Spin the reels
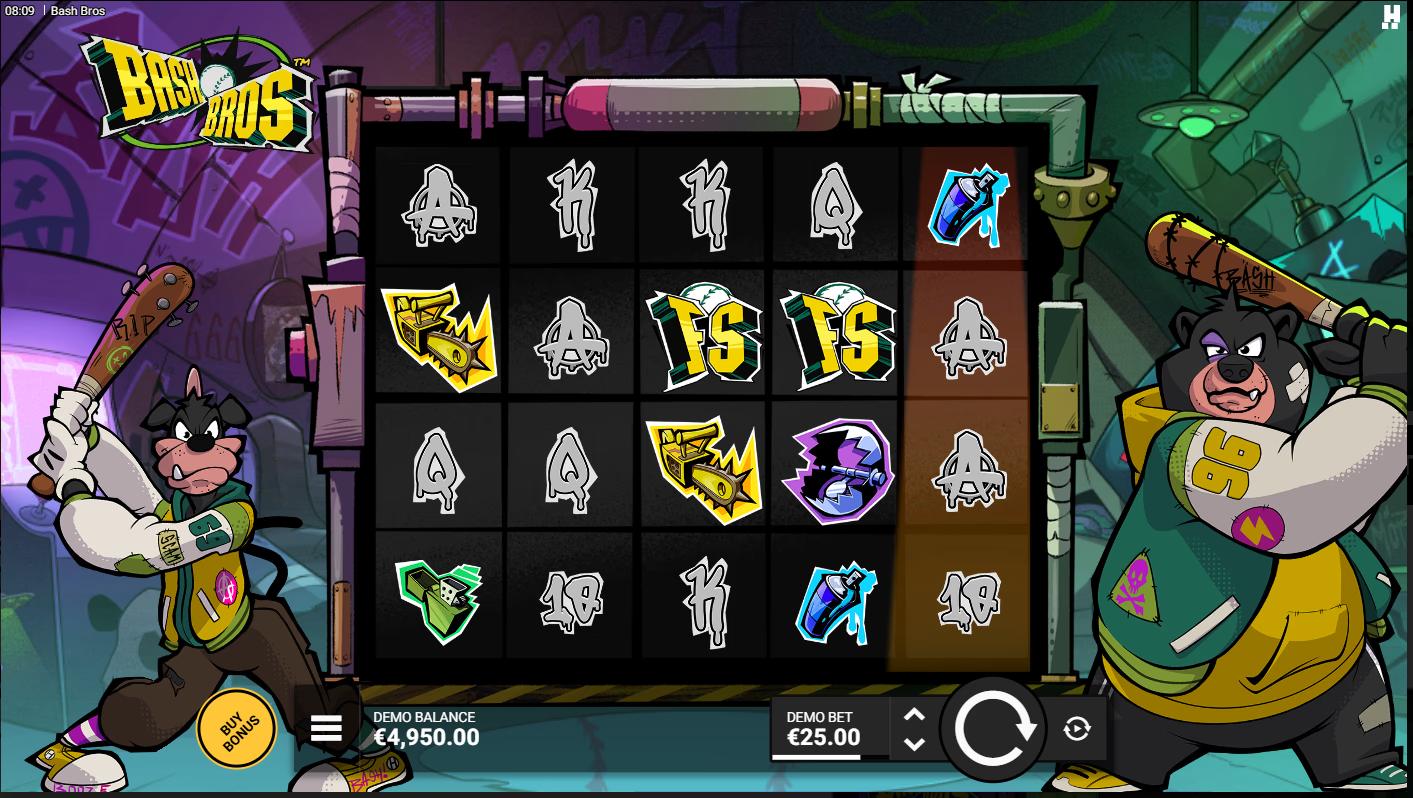 [994, 729]
